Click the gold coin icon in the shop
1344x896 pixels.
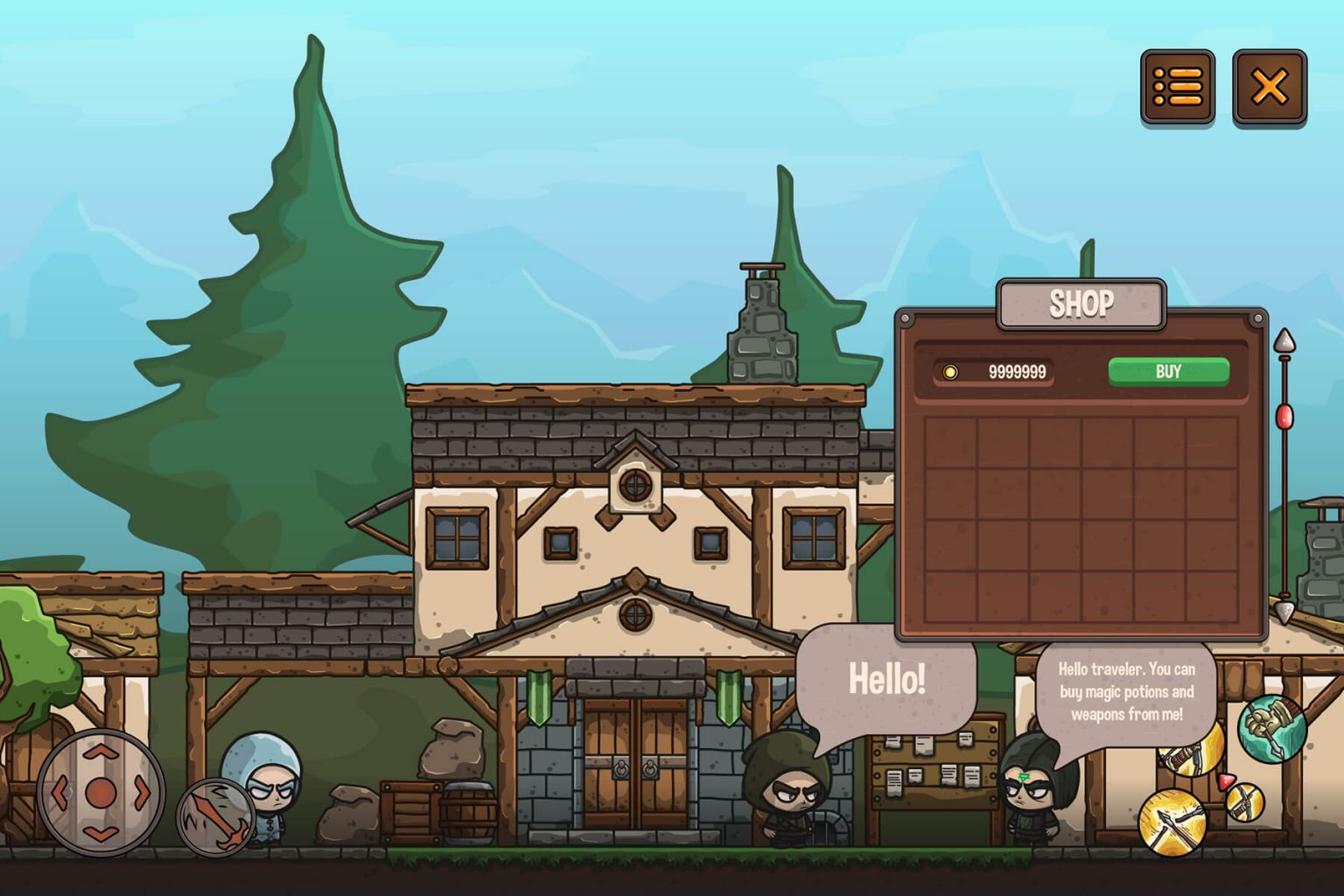click(951, 373)
